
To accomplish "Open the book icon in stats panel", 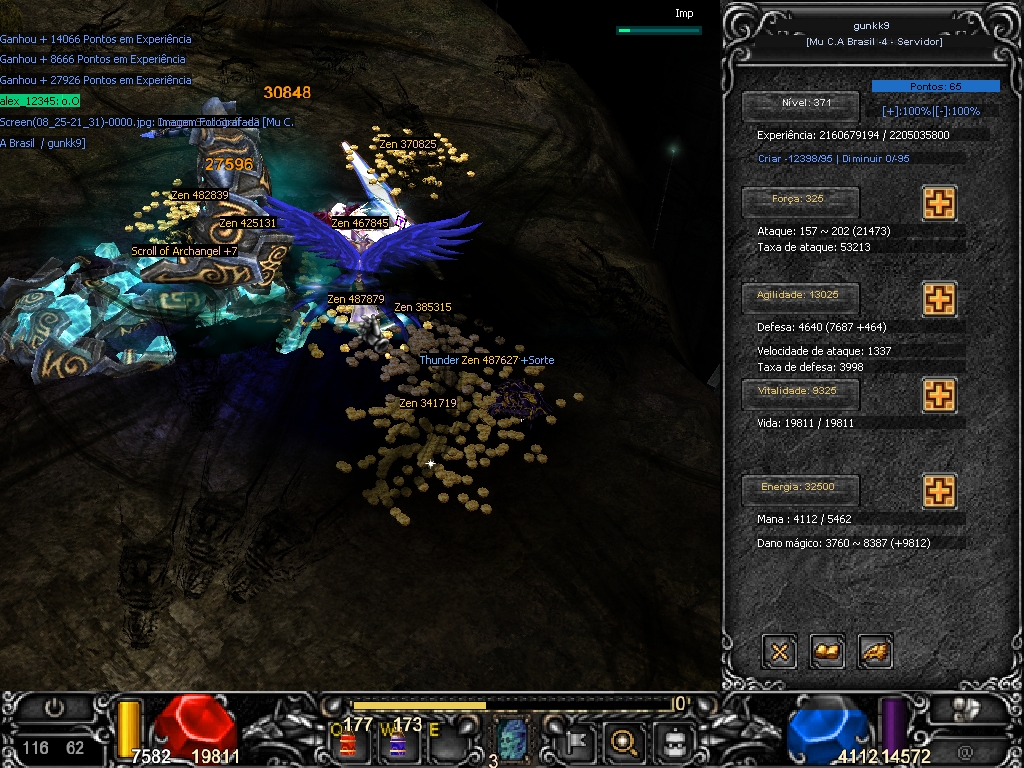I will pyautogui.click(x=828, y=652).
